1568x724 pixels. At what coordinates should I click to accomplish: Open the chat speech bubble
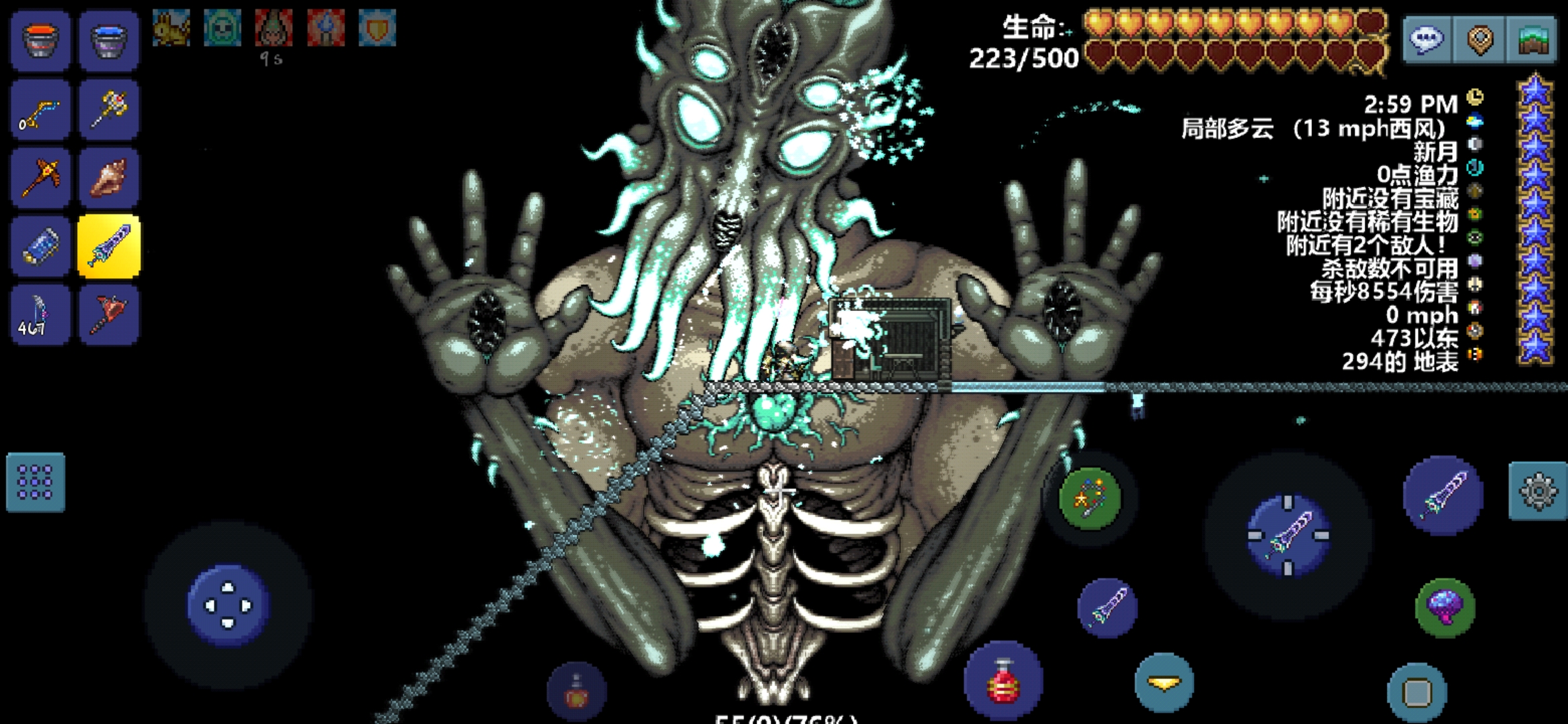(x=1427, y=40)
